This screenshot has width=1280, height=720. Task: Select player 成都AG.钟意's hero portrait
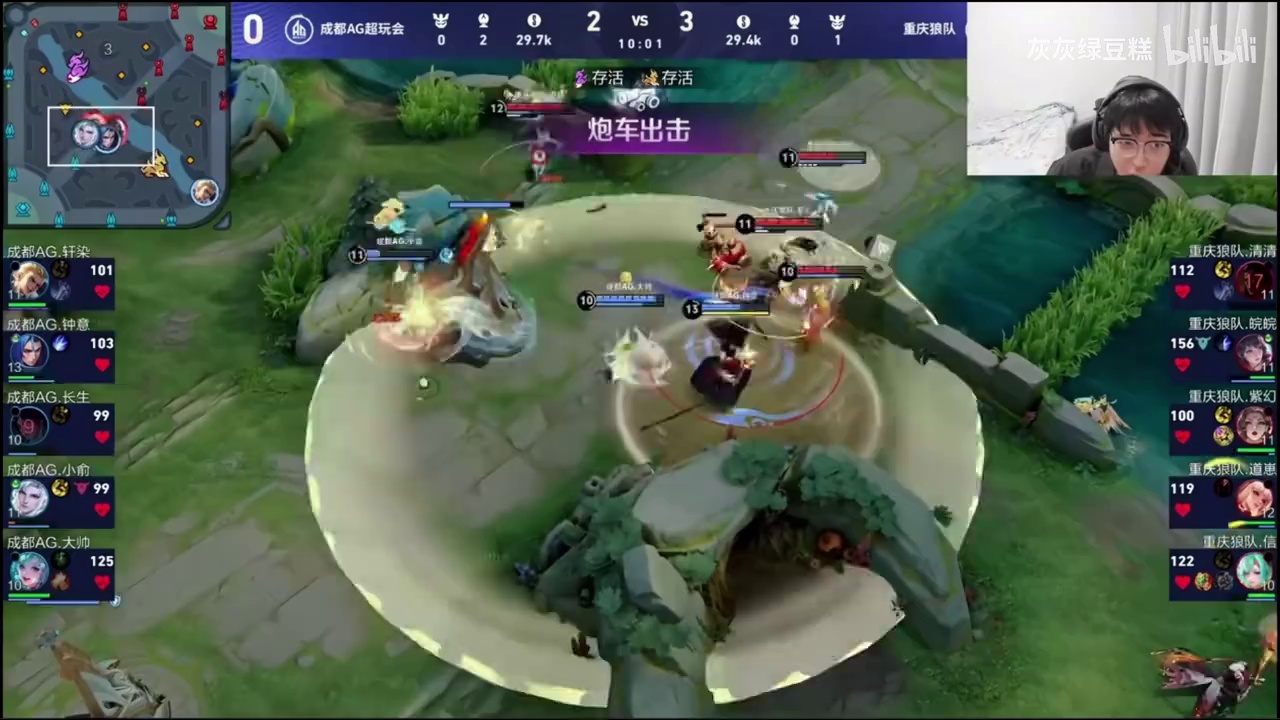pos(30,353)
